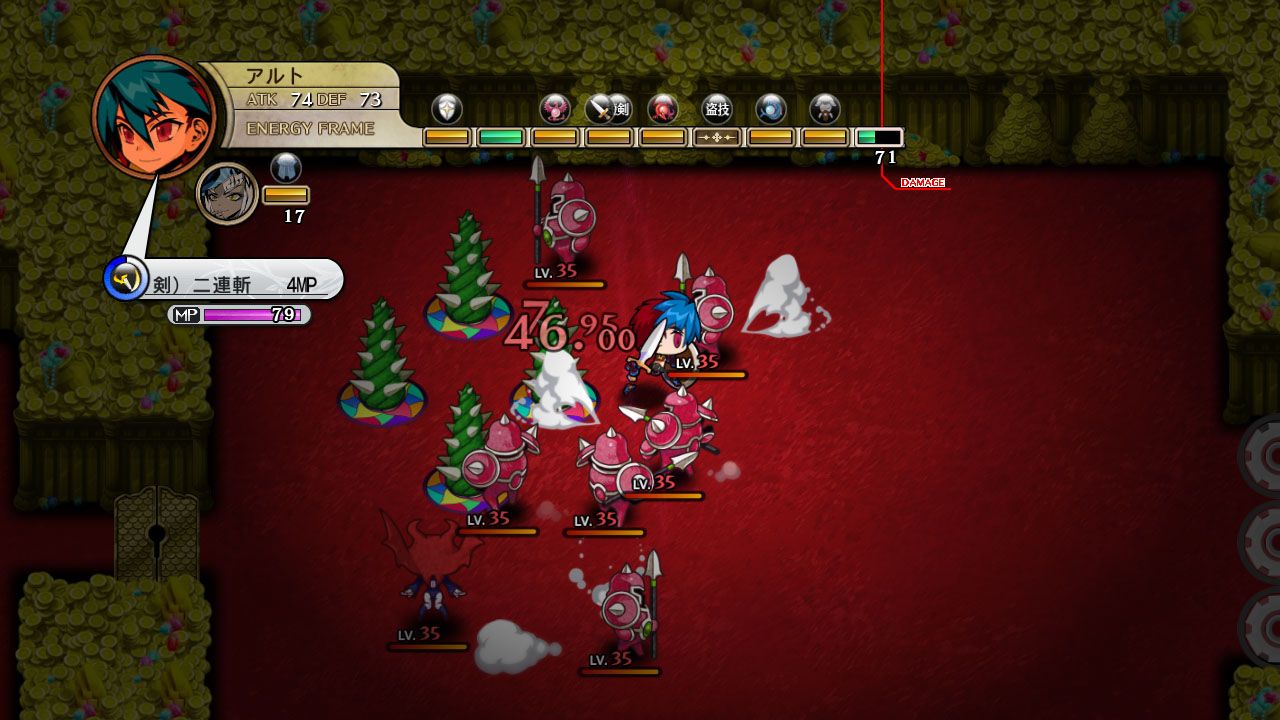Toggle the diamond-pattern gauge slot in the frame bar

tap(718, 135)
